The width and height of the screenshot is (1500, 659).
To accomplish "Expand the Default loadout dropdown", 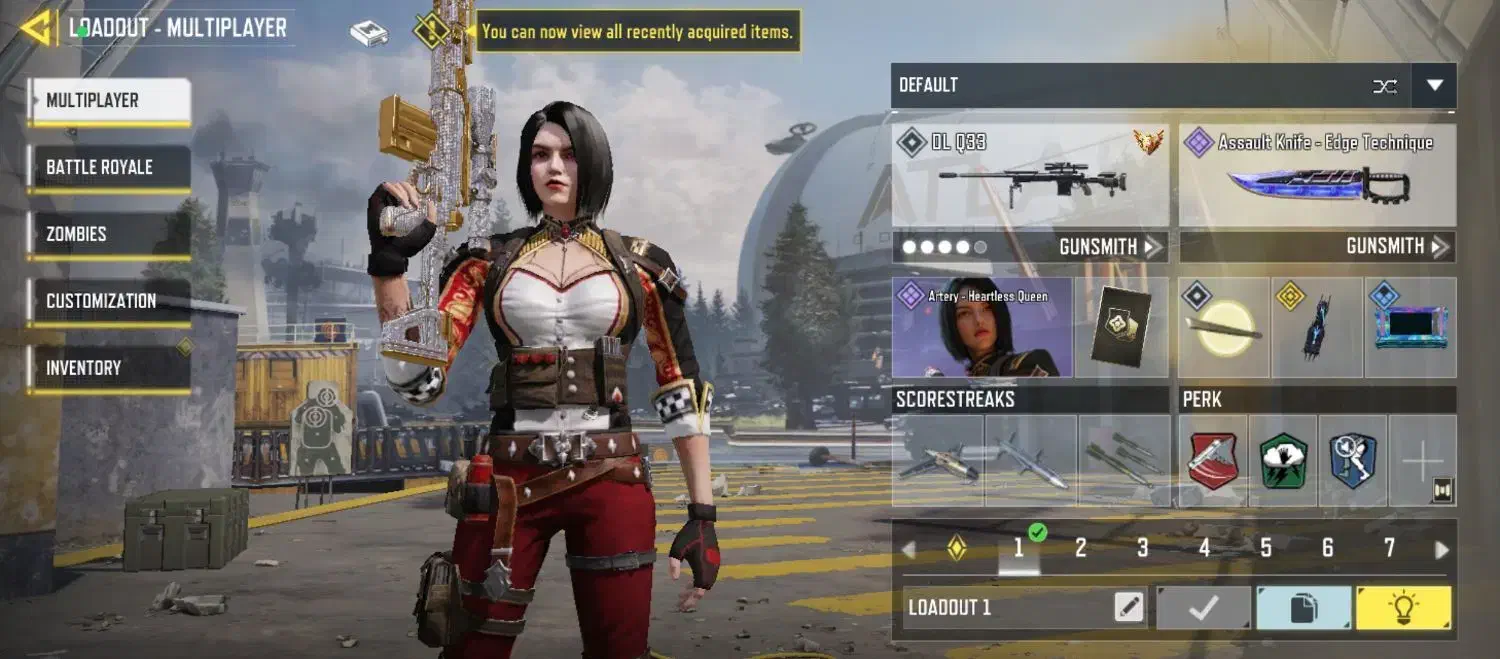I will (1434, 86).
